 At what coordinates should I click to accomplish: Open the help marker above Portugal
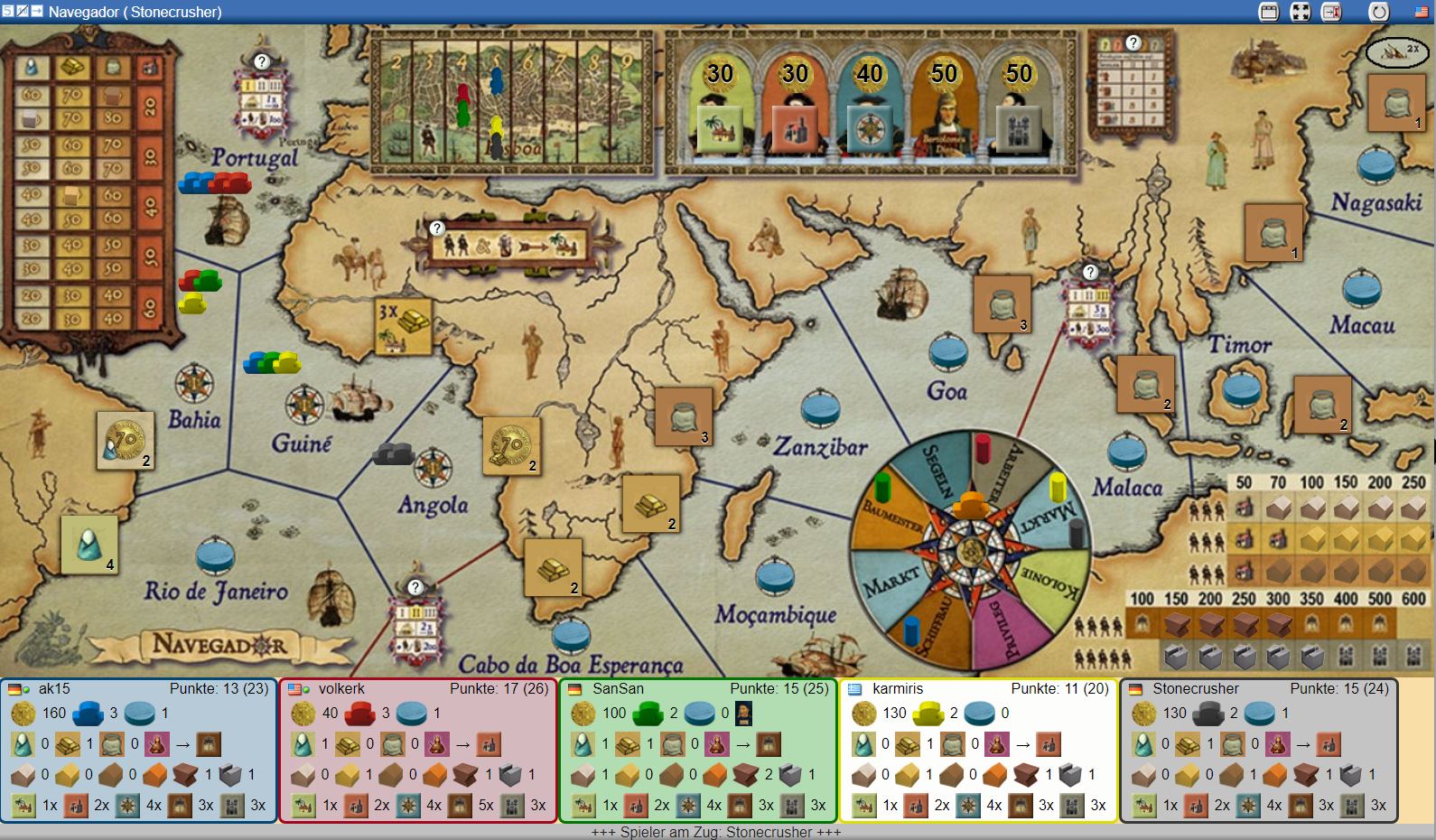(262, 63)
